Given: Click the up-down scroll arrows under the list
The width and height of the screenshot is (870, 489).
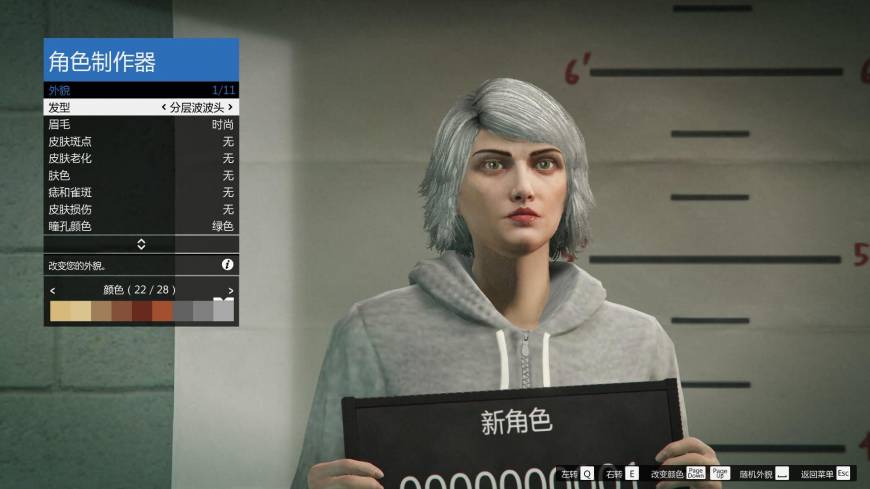Looking at the screenshot, I should (x=141, y=244).
